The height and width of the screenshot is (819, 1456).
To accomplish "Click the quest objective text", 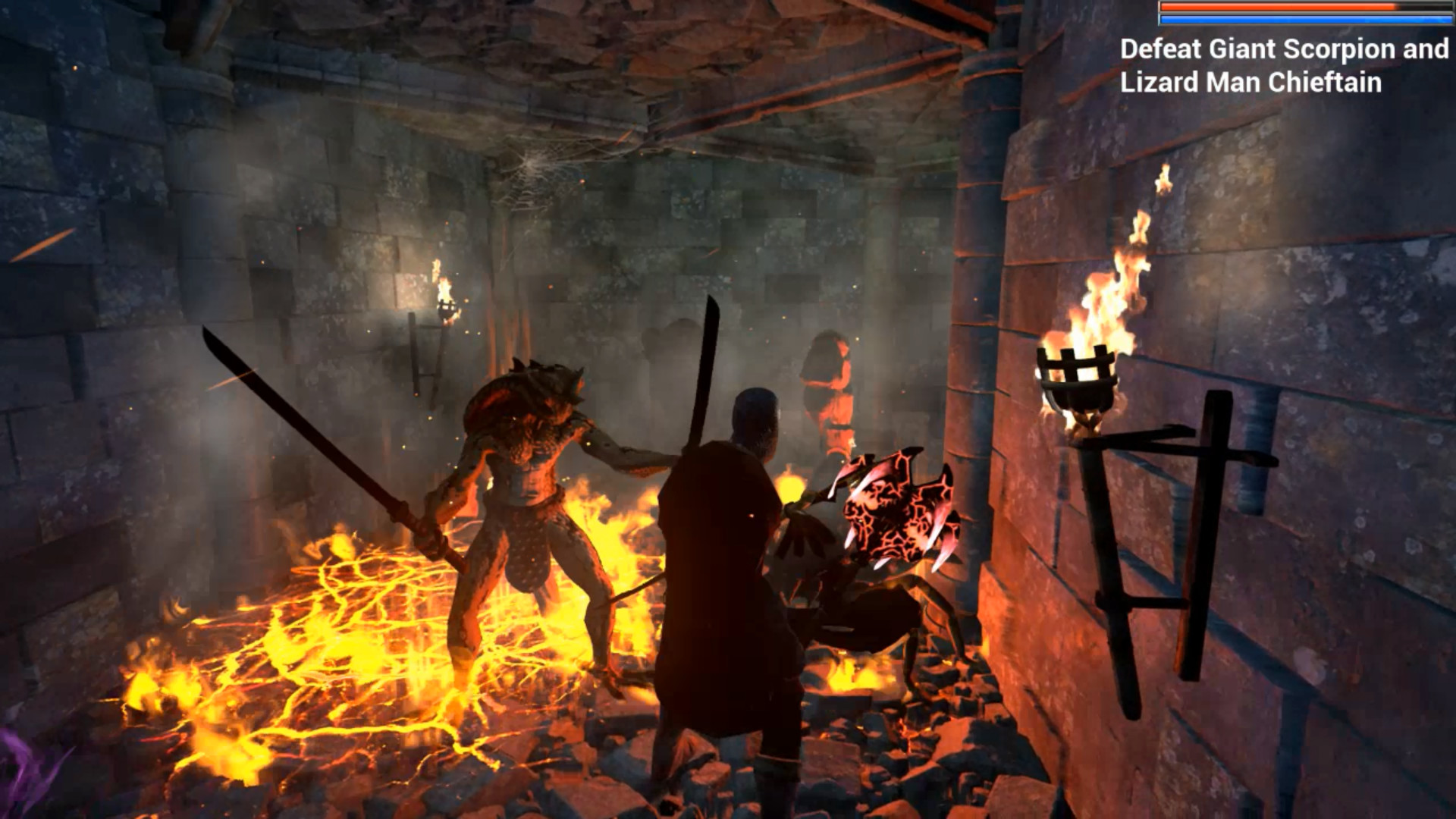I will coord(1282,68).
